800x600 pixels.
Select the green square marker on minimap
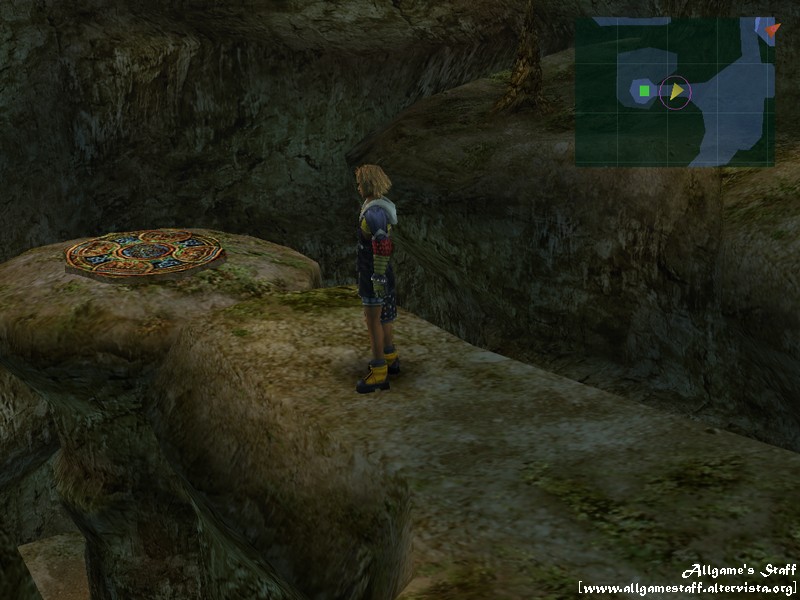645,92
